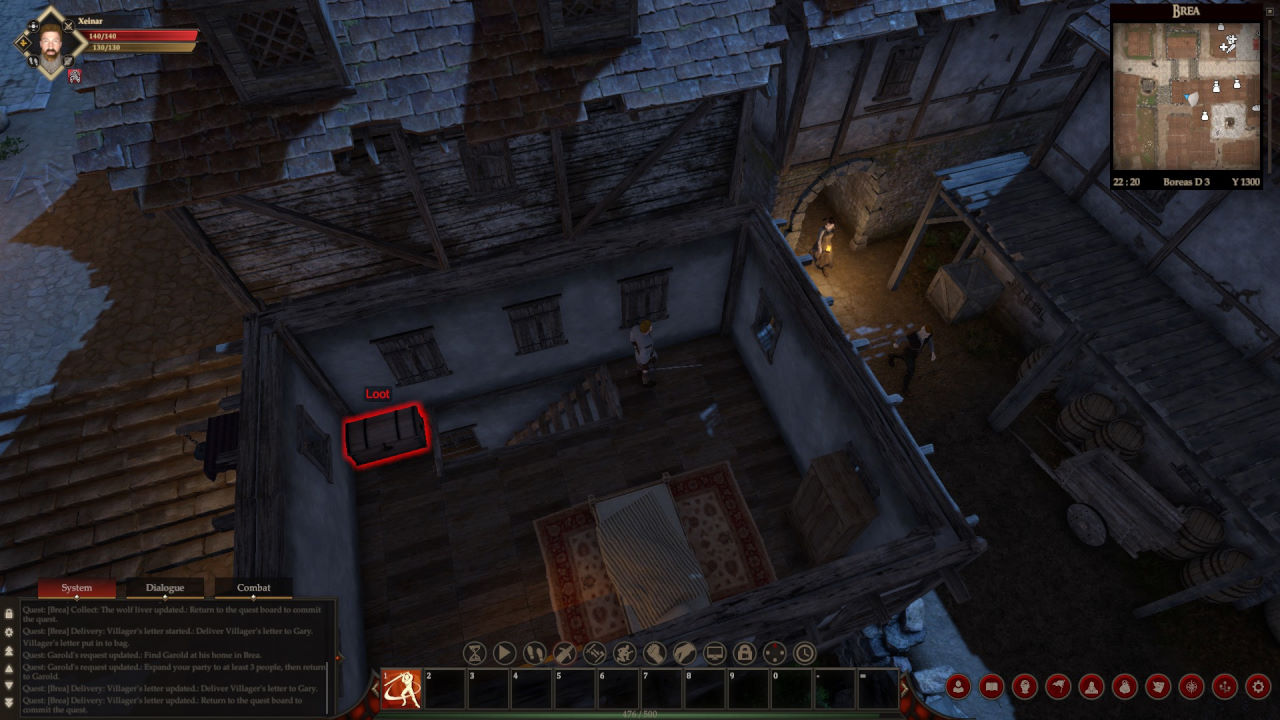
Task: Activate the slash skill in hotbar slot 1
Action: coord(401,689)
